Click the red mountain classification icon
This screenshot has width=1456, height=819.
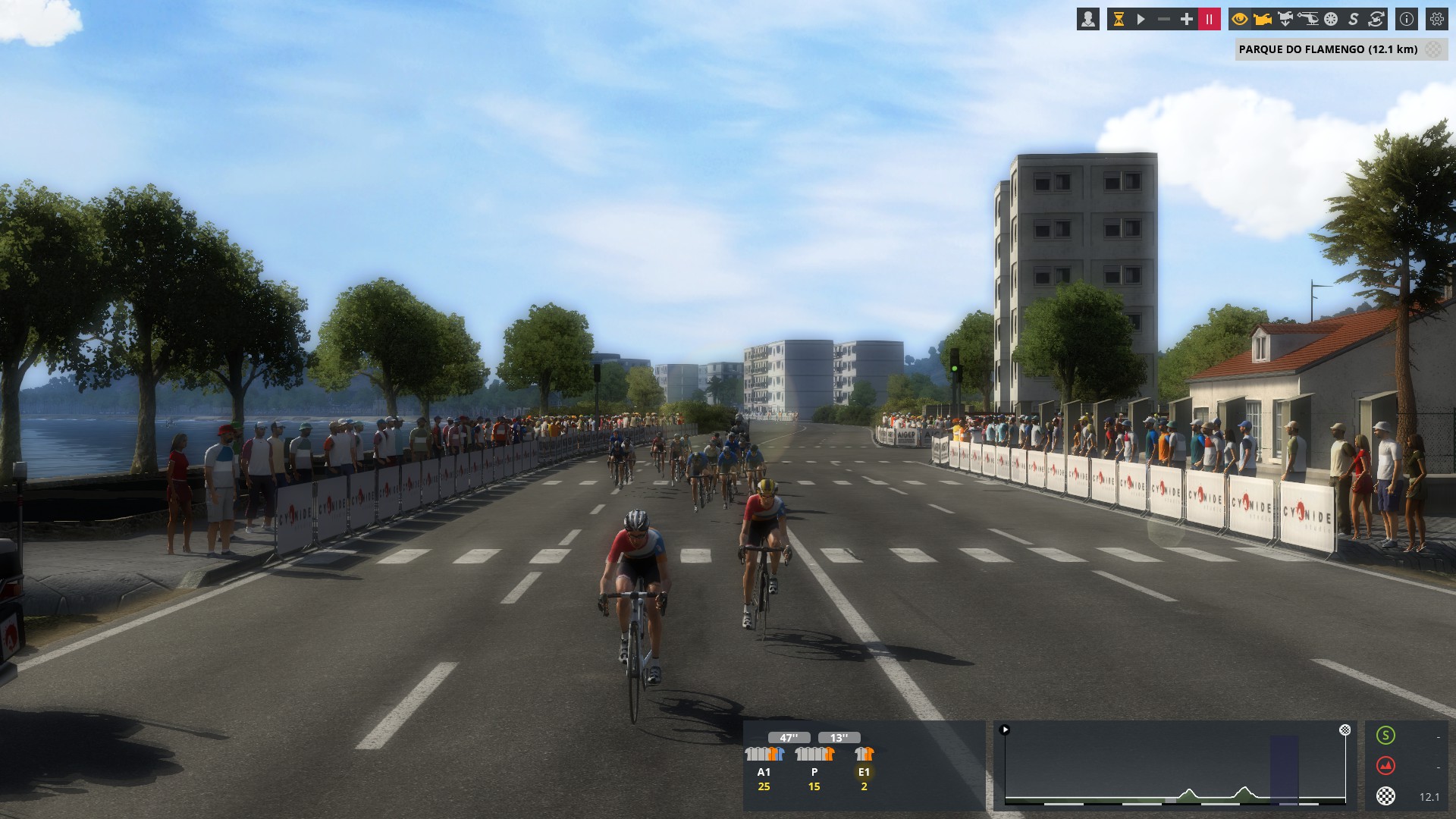click(x=1385, y=766)
